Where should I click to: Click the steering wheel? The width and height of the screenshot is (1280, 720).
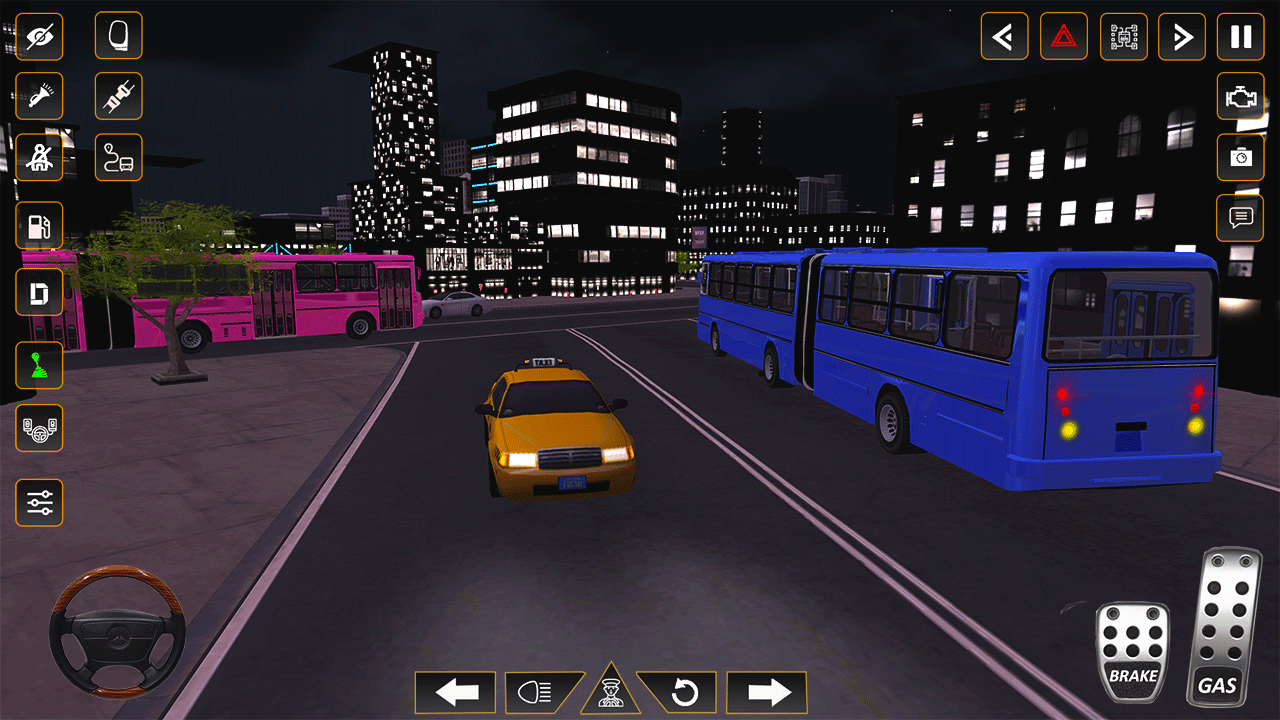pyautogui.click(x=115, y=635)
